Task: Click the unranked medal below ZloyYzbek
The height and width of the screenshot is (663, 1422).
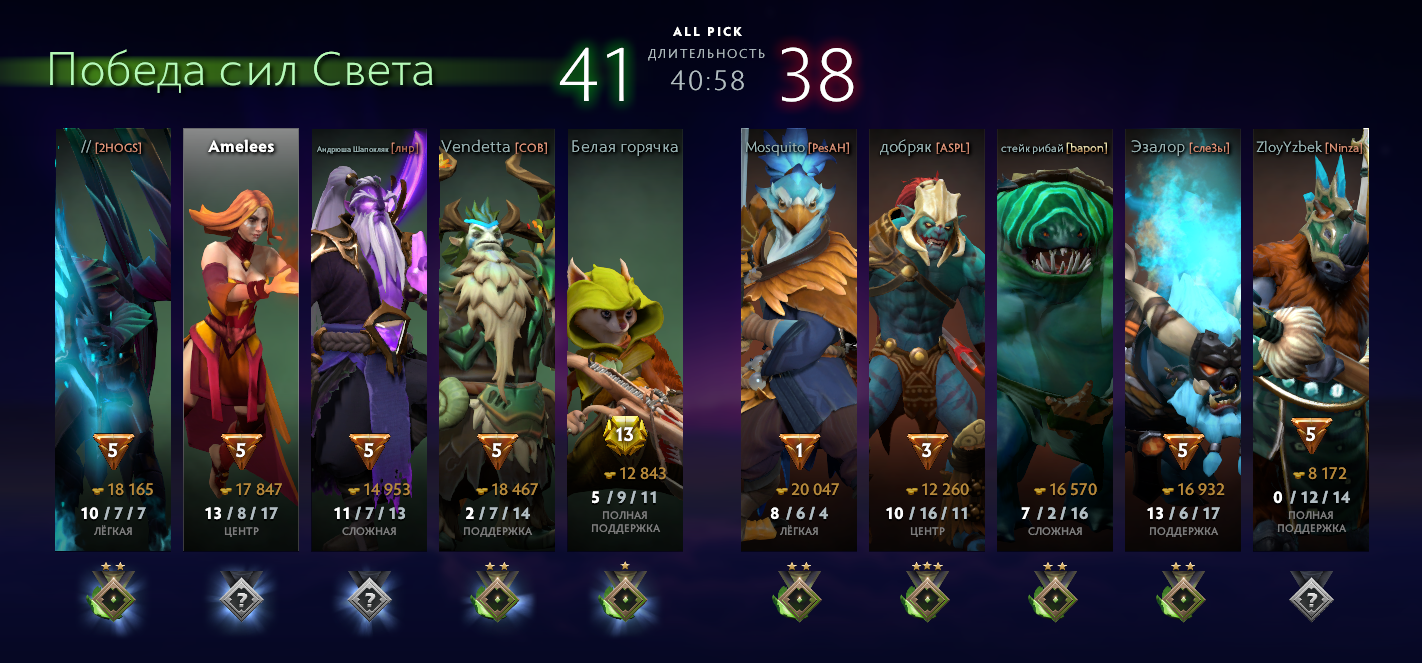Action: point(1311,600)
